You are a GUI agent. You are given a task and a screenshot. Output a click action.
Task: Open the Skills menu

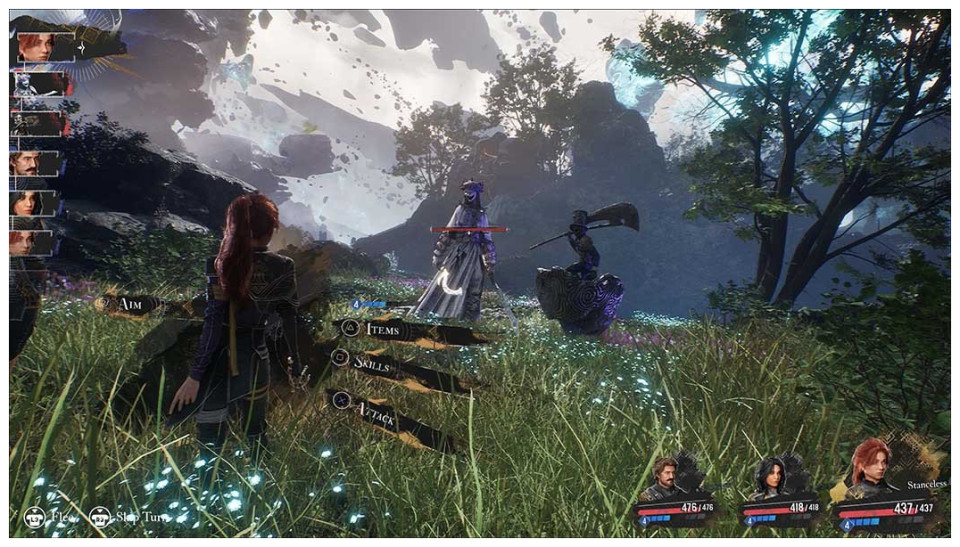[380, 366]
